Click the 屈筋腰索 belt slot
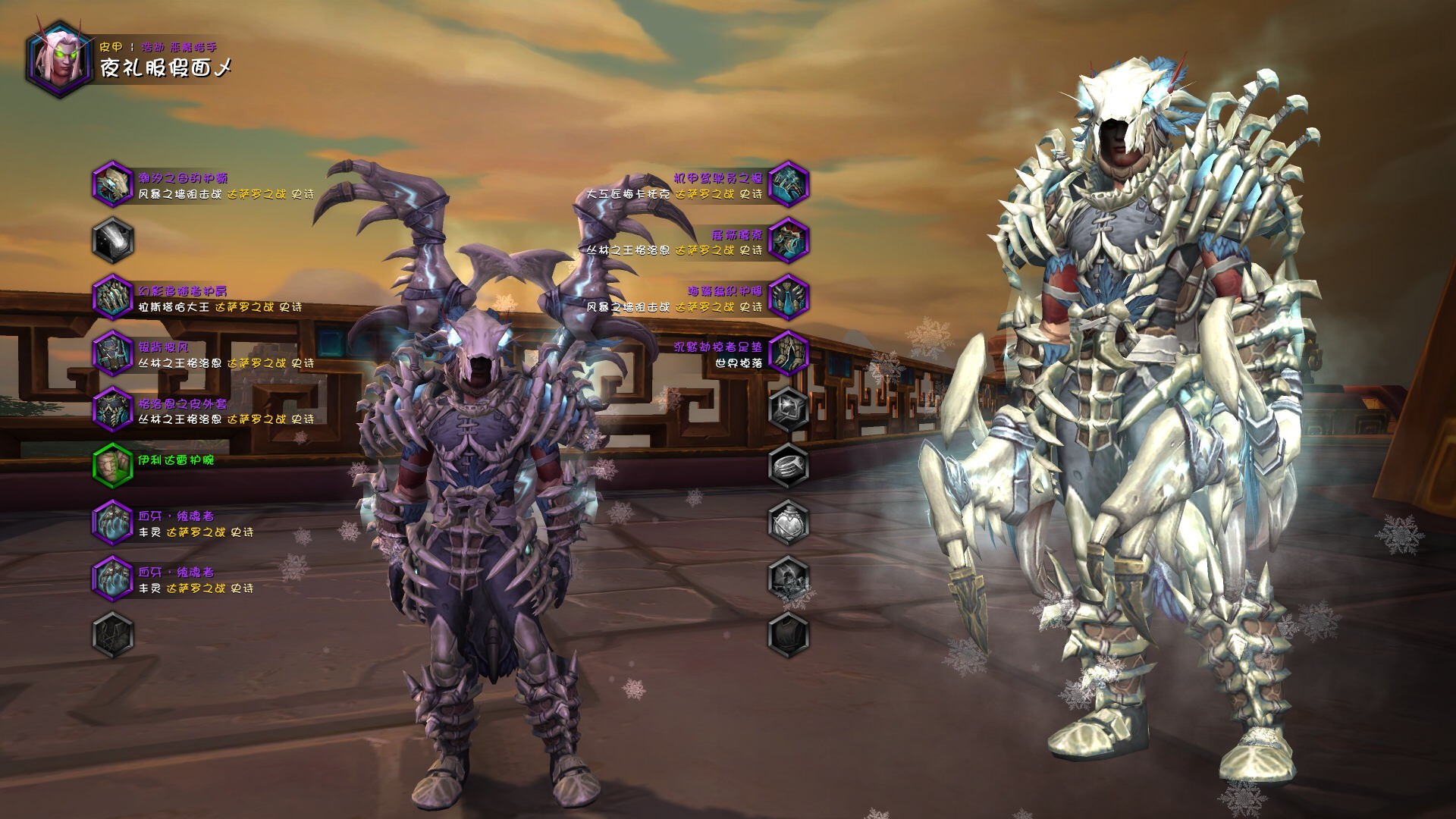The height and width of the screenshot is (819, 1456). [788, 240]
